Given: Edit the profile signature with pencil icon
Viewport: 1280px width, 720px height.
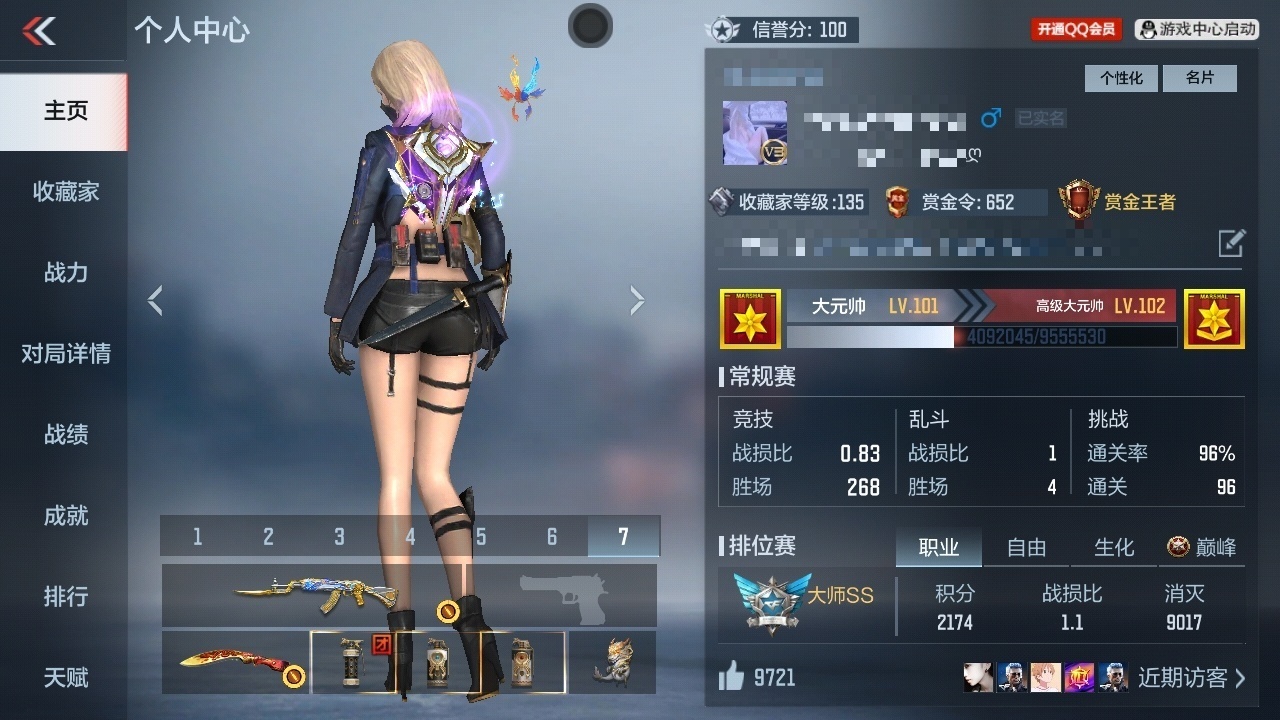Looking at the screenshot, I should tap(1231, 242).
